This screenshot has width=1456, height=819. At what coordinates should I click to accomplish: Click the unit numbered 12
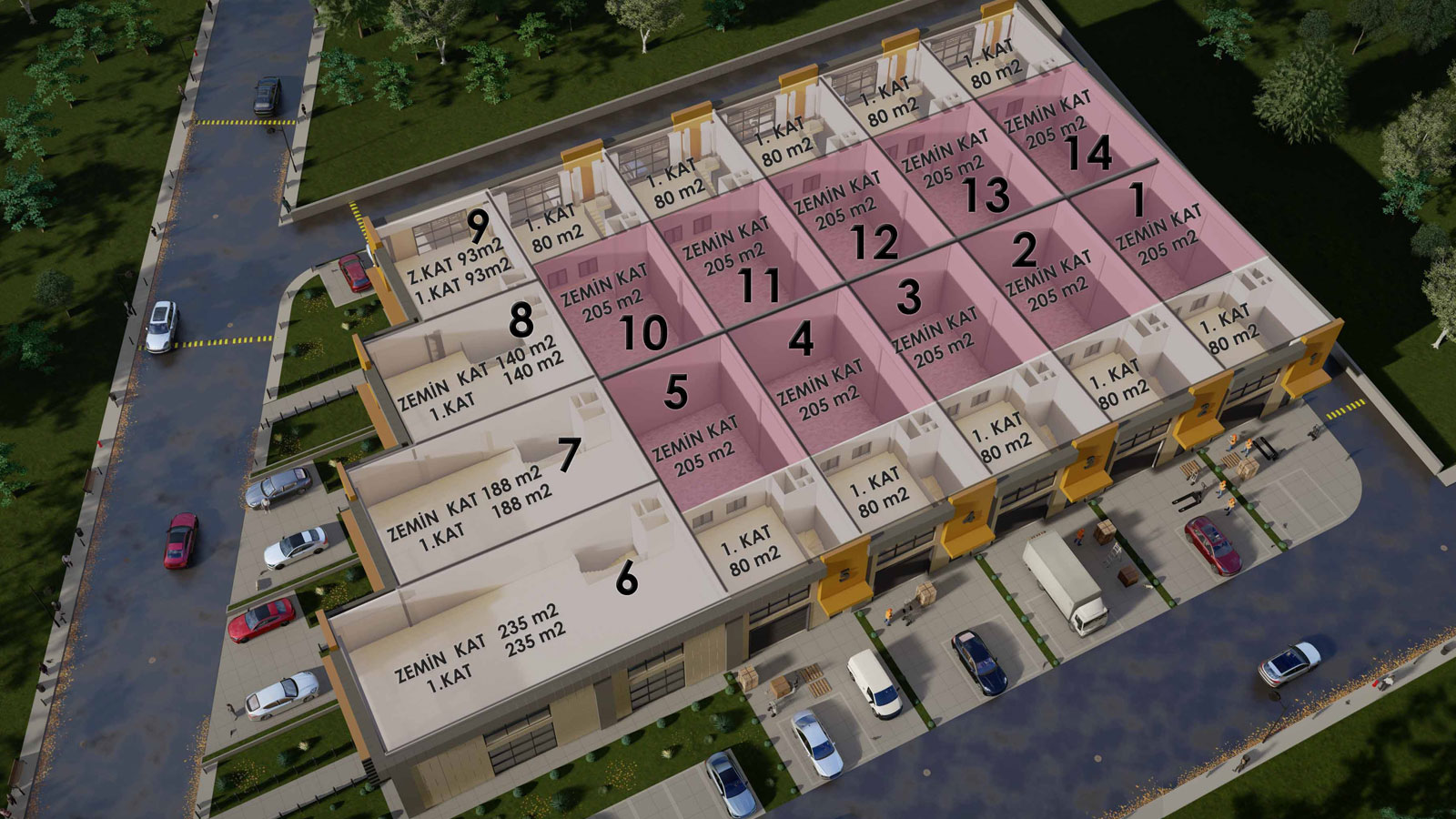point(851,218)
